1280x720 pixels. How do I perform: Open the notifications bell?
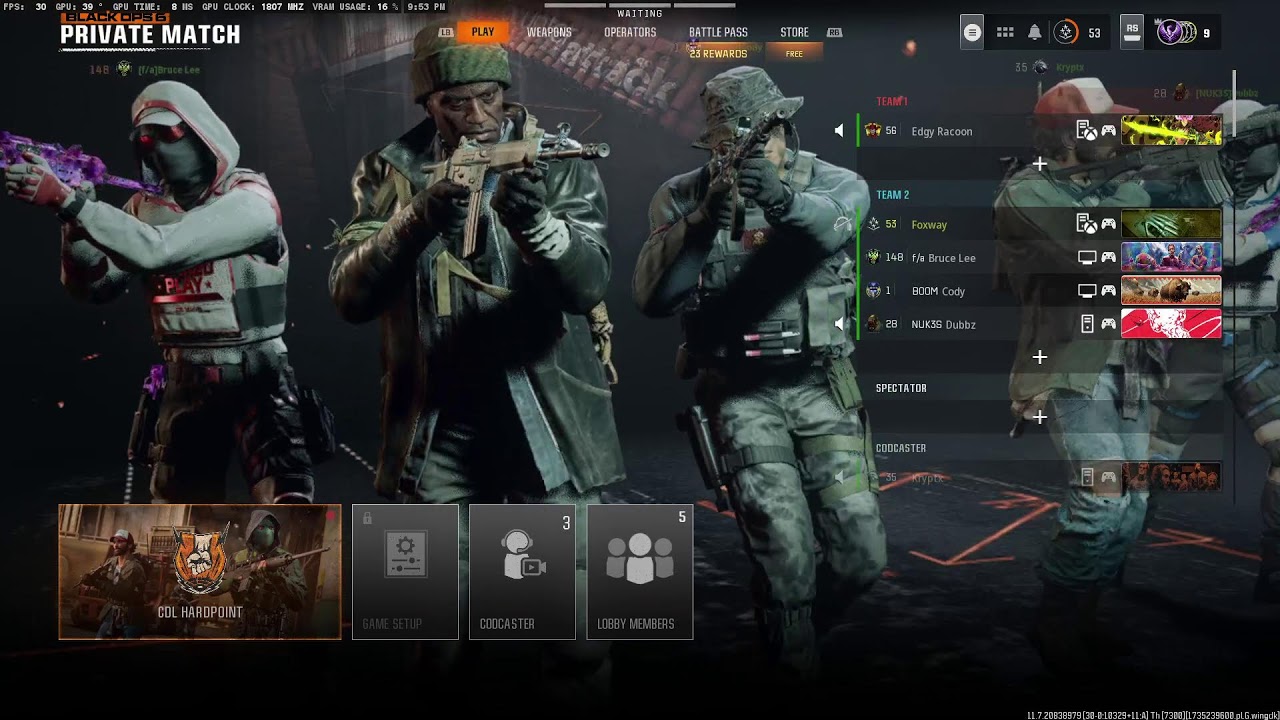pos(1035,33)
